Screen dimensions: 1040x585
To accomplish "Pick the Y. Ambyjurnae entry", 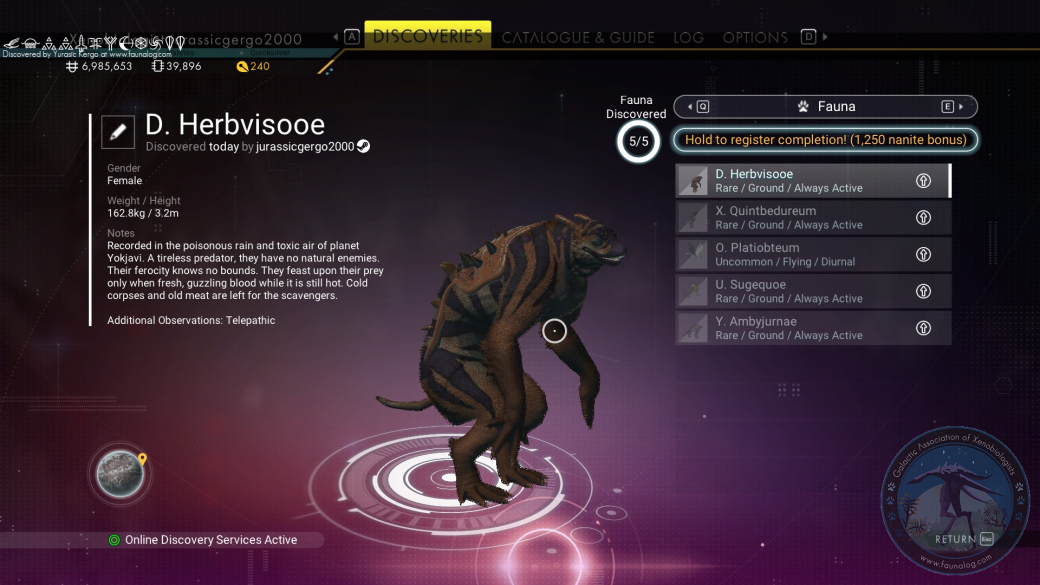I will 812,328.
